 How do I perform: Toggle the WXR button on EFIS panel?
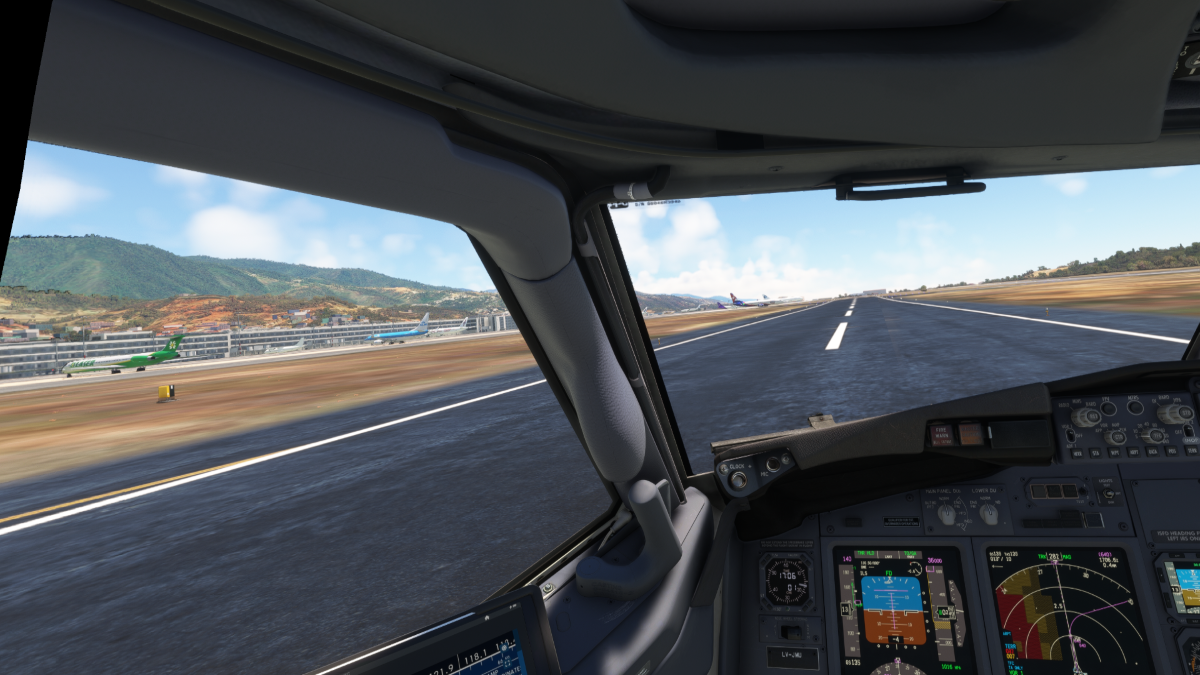pos(1076,452)
